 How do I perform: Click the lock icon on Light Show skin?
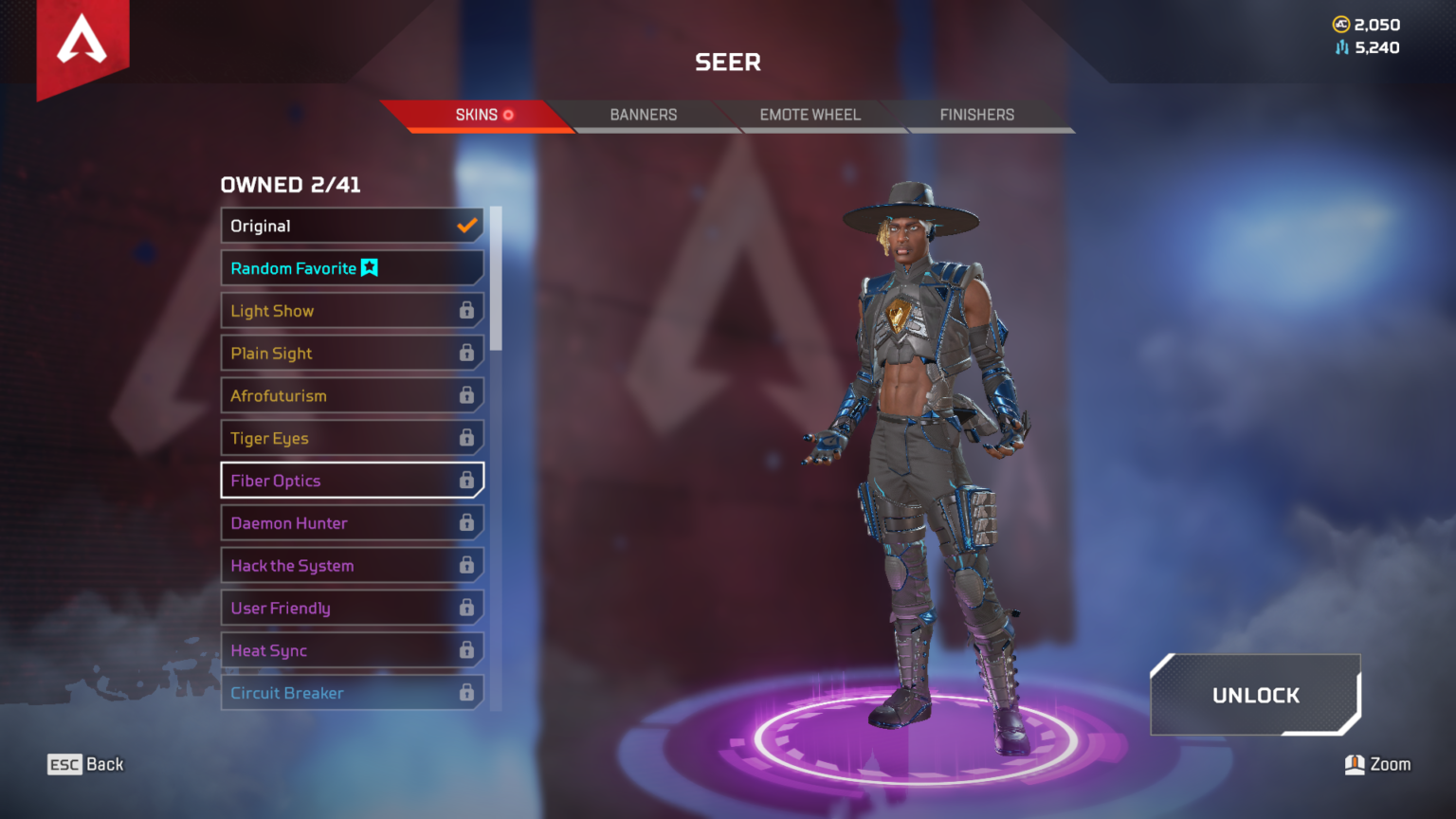pos(467,310)
